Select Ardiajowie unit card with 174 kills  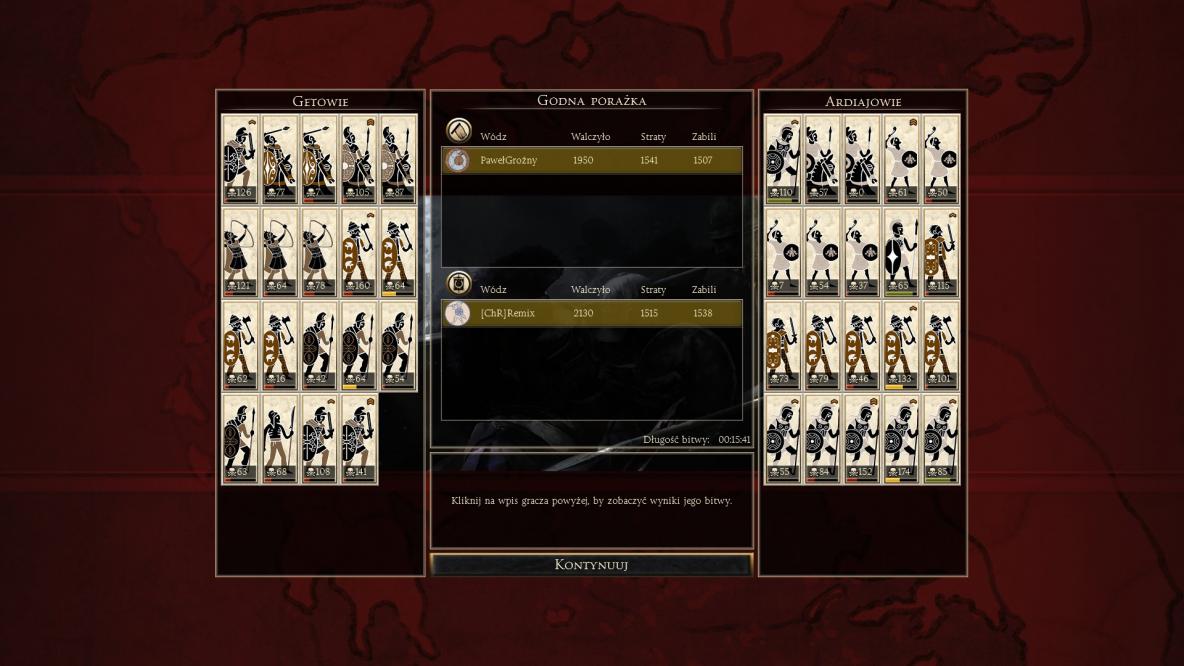click(x=901, y=438)
